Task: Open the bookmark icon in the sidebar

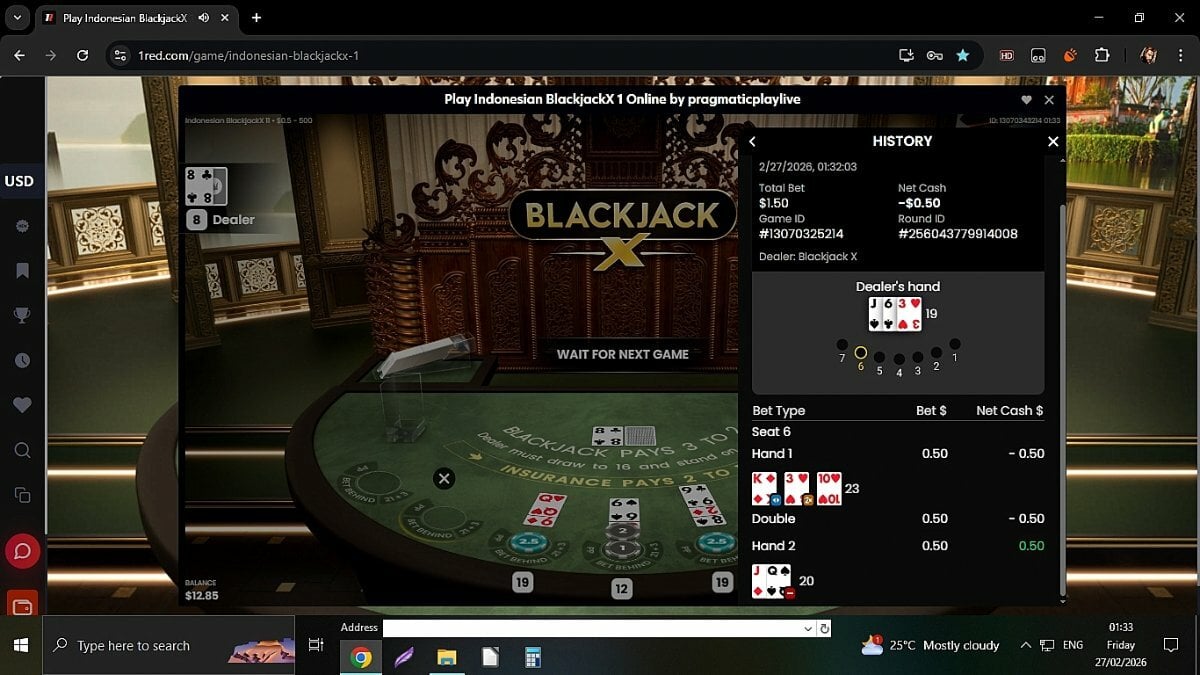Action: click(x=22, y=271)
